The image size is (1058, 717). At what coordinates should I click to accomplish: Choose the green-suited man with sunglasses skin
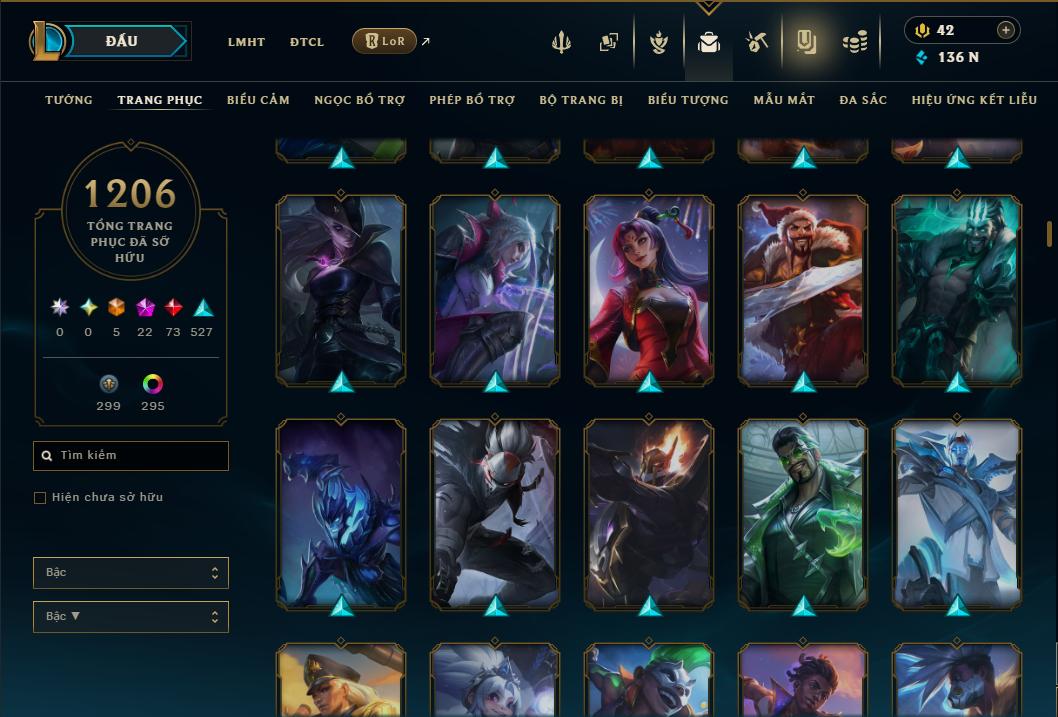803,514
